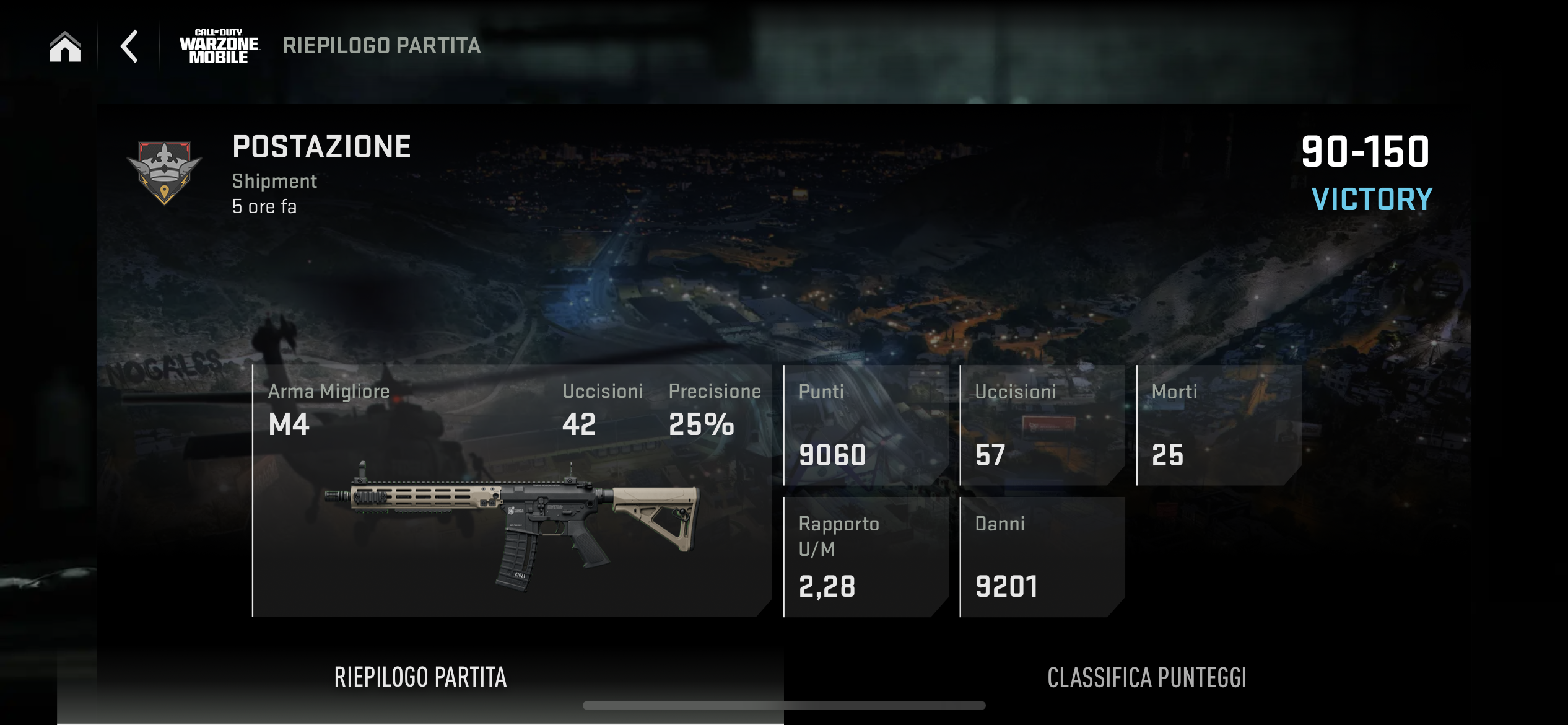Switch to the Classifica Punteggi tab
The height and width of the screenshot is (725, 1568).
[x=1146, y=677]
